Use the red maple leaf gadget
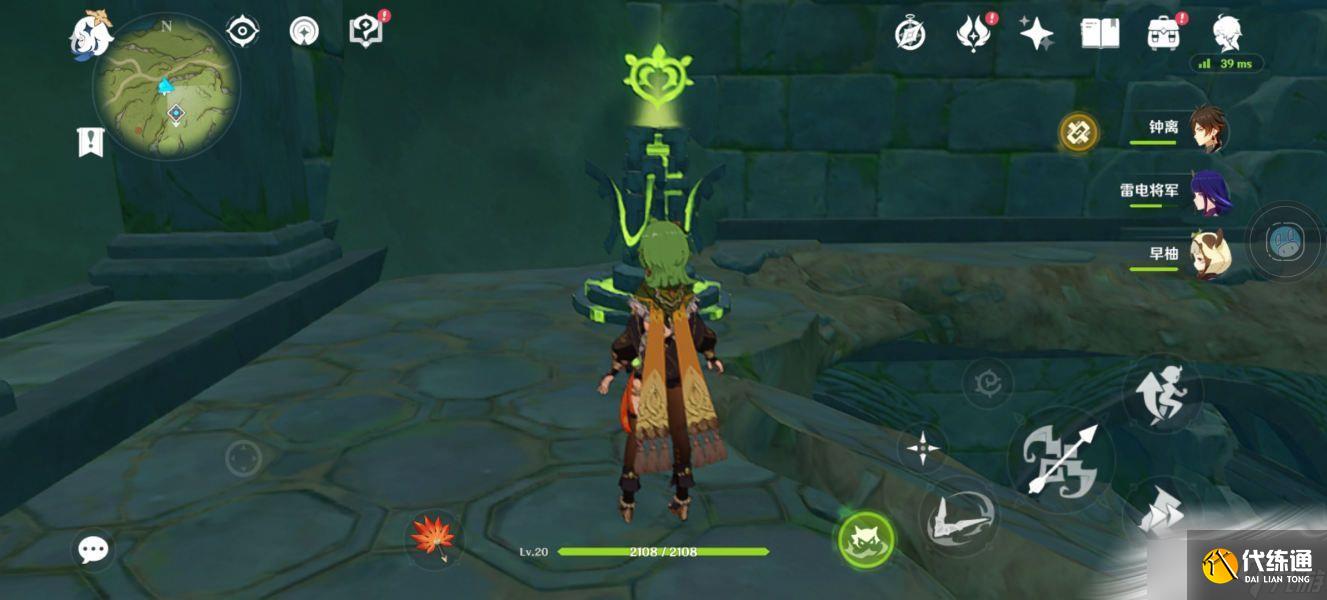Viewport: 1327px width, 600px height. [433, 536]
